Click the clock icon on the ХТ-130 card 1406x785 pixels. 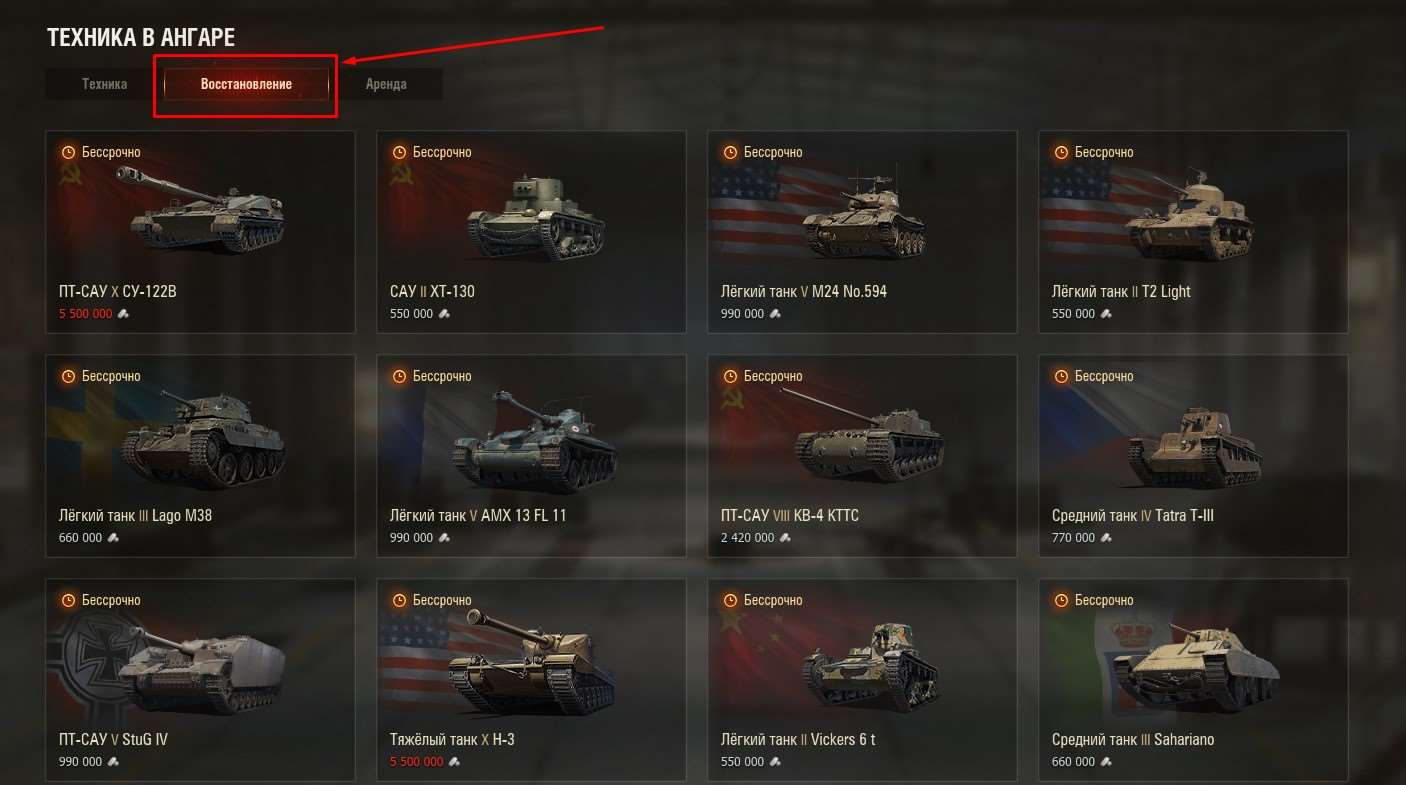pos(398,152)
